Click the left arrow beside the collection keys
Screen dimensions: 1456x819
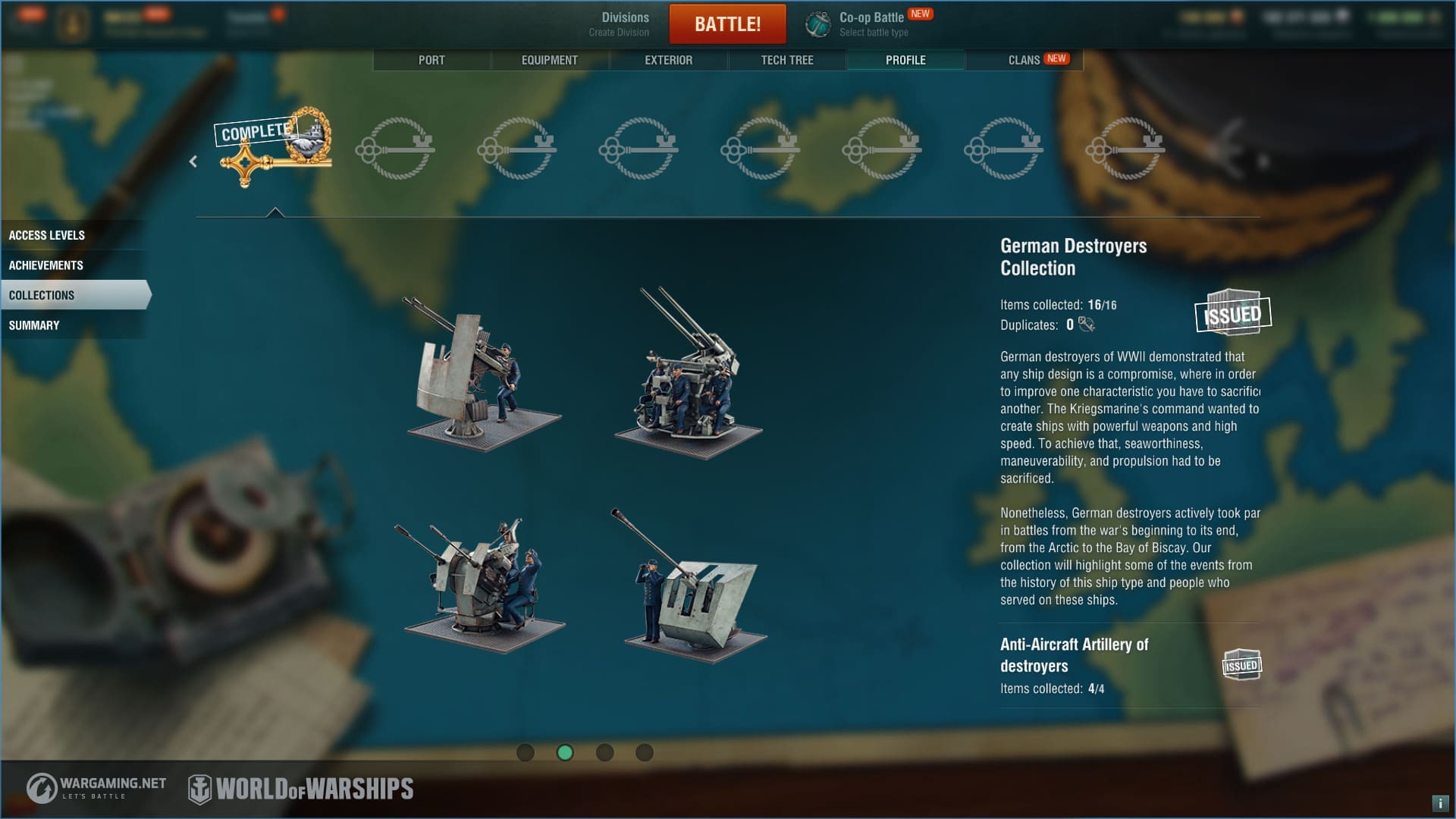coord(193,162)
